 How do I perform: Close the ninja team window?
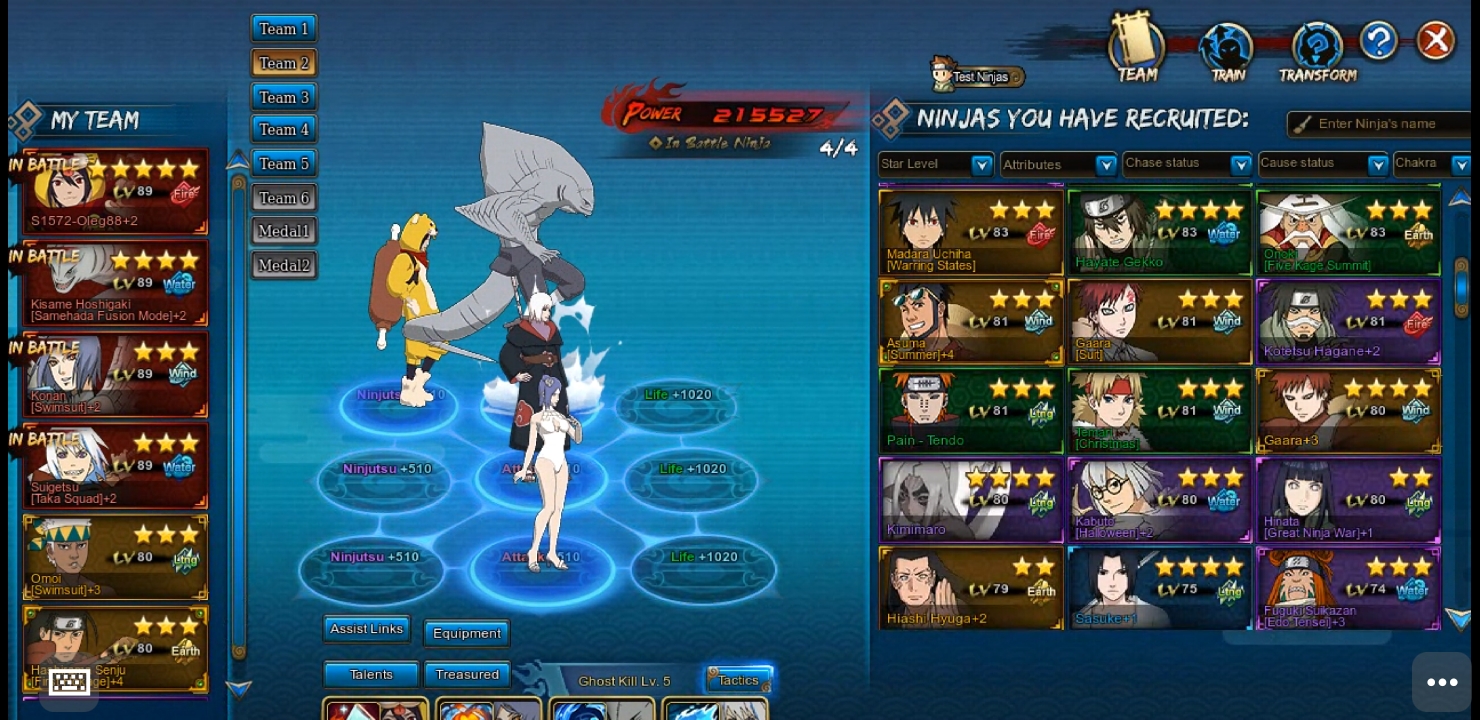click(x=1436, y=41)
